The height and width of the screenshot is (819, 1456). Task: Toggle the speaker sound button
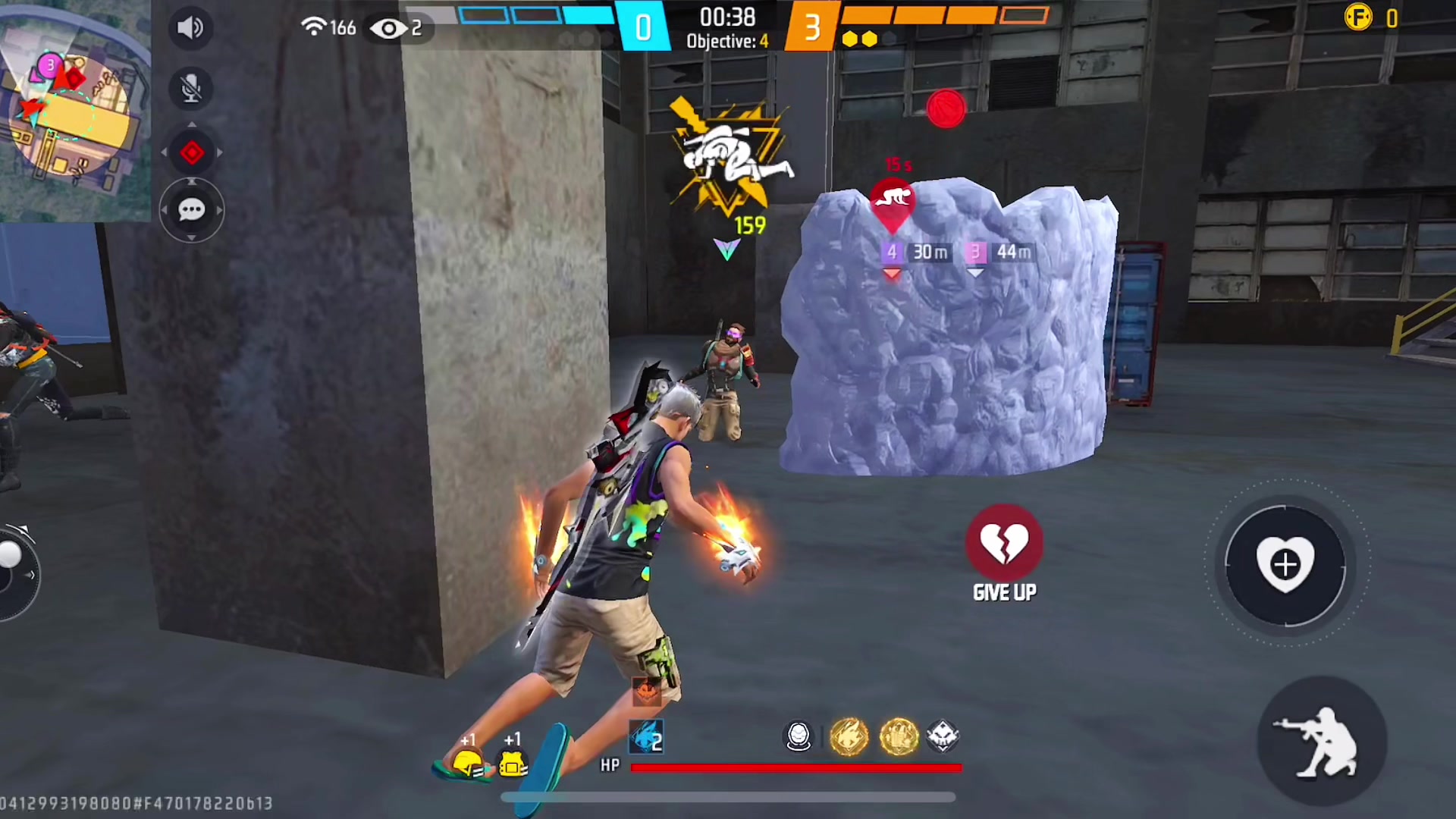coord(190,28)
